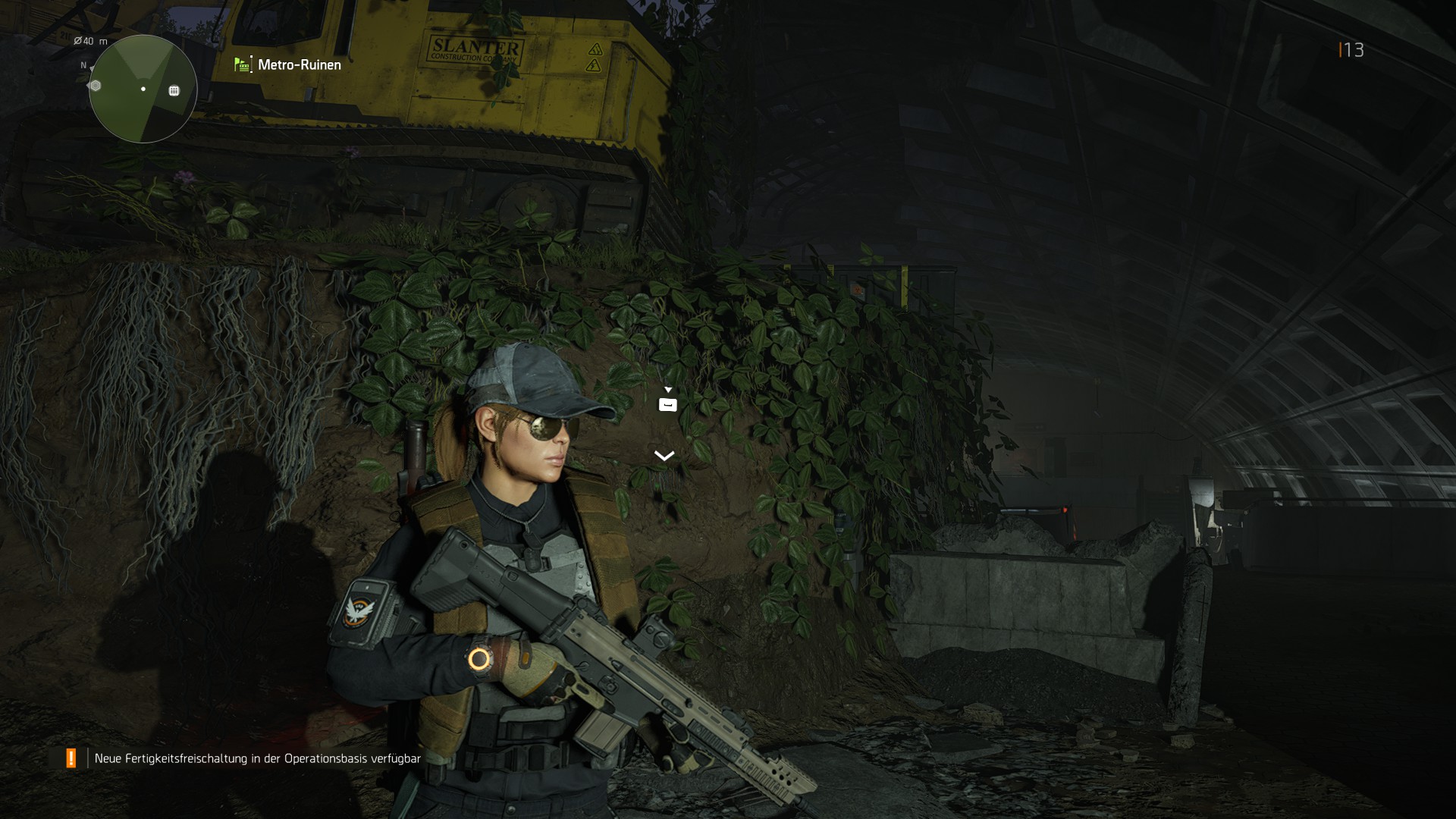This screenshot has height=819, width=1456.
Task: Click the metro station icon on the minimap
Action: pyautogui.click(x=175, y=90)
